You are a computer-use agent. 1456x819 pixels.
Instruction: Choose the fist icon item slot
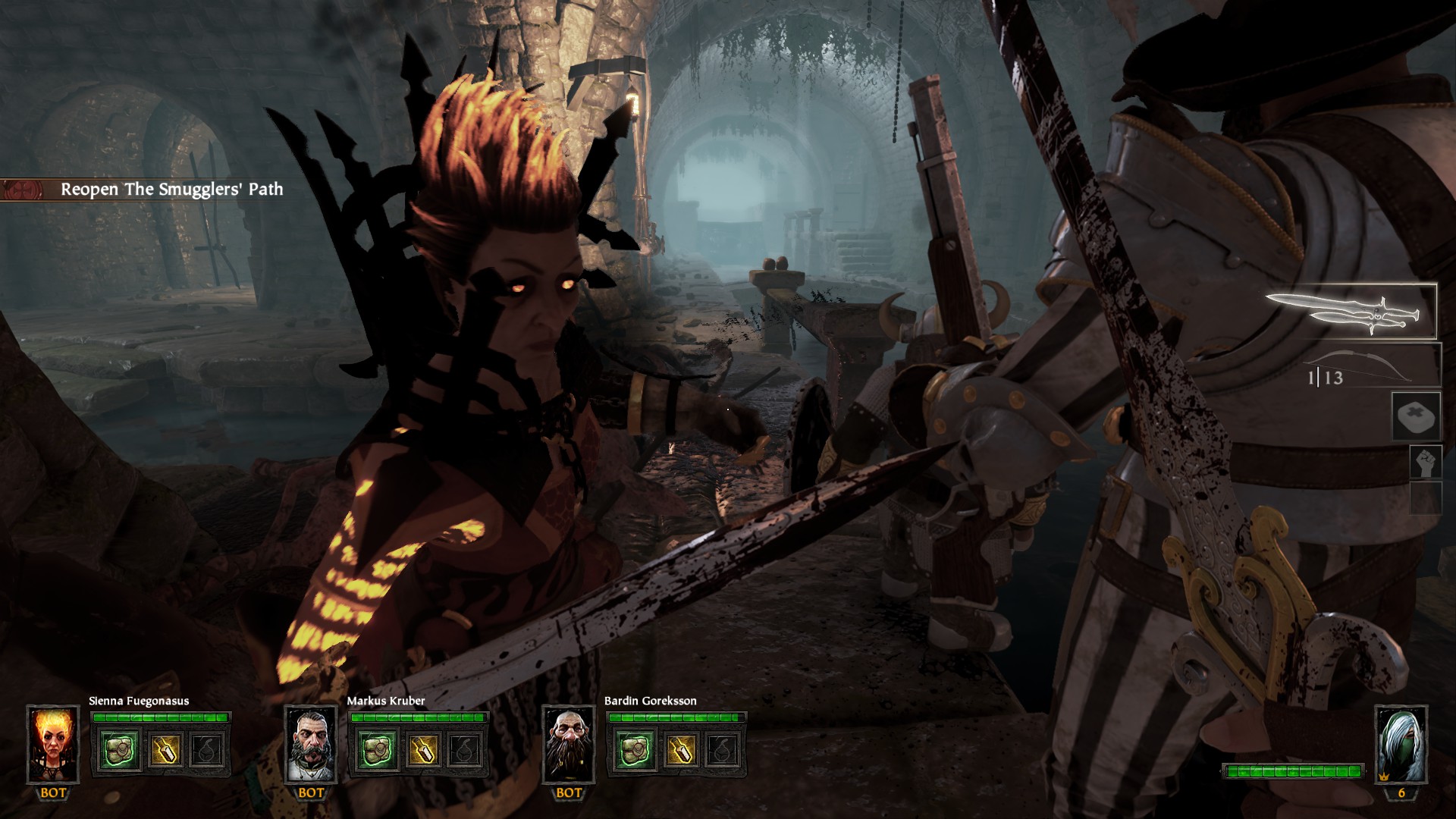pos(1425,461)
